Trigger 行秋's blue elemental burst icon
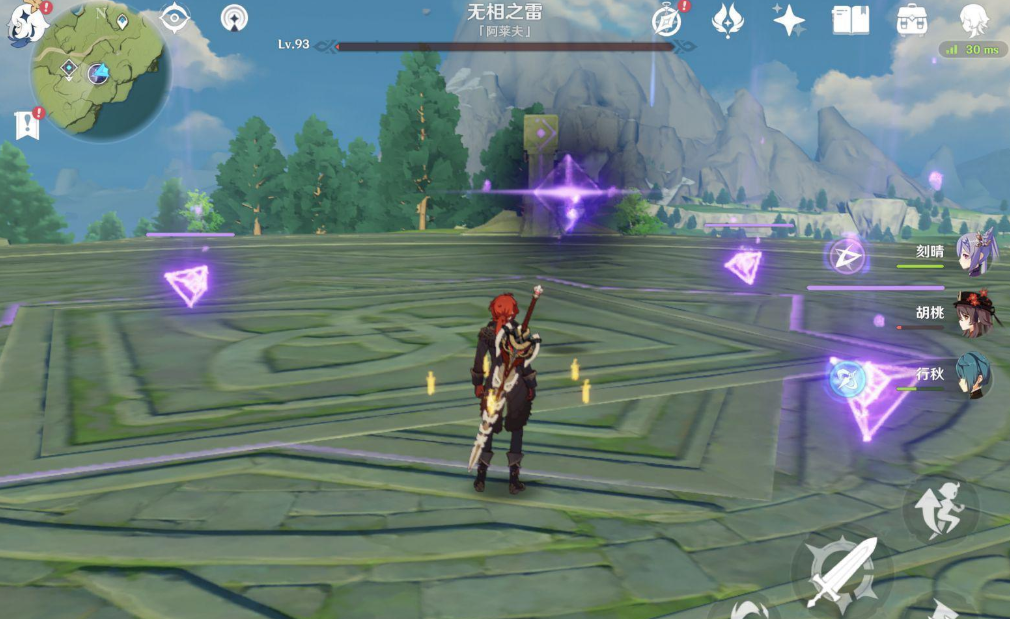Viewport: 1010px width, 619px height. coord(847,378)
